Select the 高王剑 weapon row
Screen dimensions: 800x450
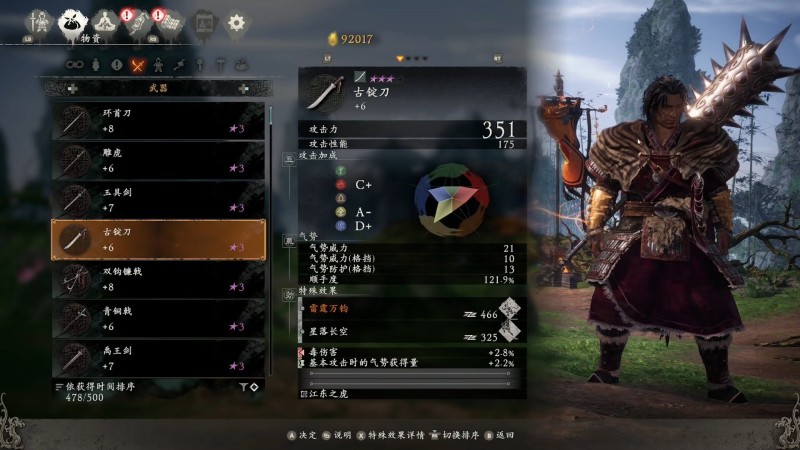click(157, 357)
